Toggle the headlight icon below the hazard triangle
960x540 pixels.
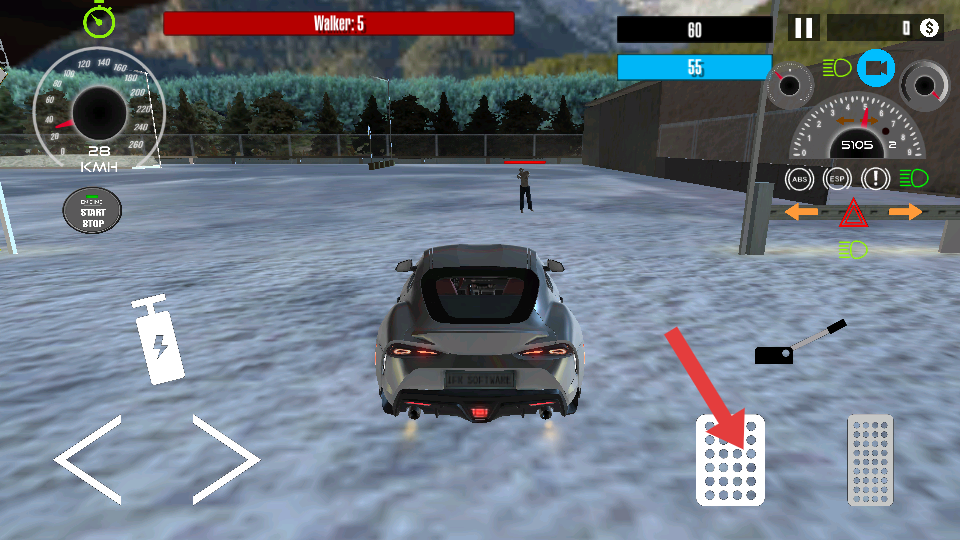coord(853,247)
